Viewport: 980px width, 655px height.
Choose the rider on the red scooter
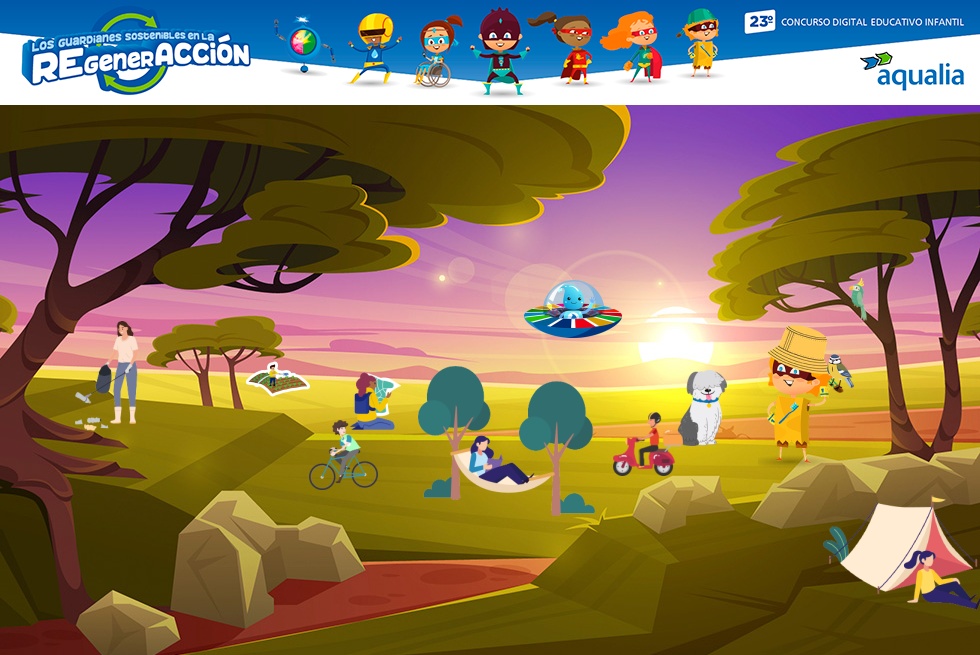645,448
